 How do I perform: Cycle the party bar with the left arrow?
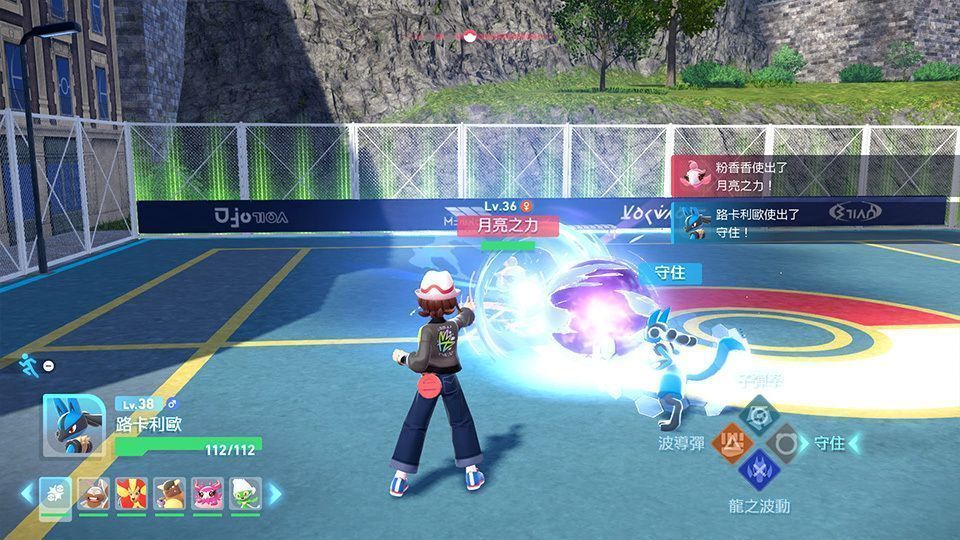(26, 493)
